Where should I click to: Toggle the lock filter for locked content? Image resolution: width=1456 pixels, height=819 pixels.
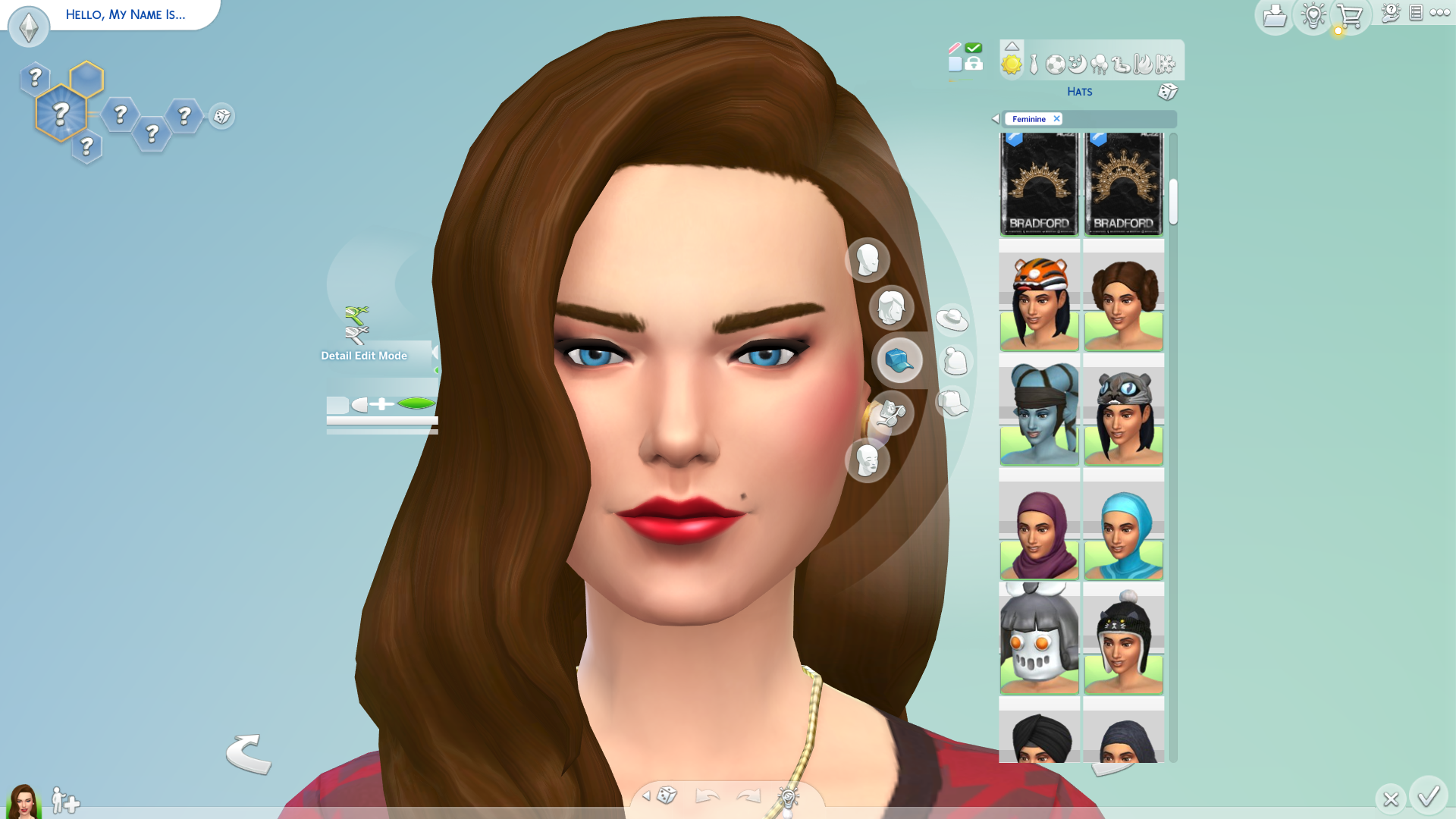(974, 62)
